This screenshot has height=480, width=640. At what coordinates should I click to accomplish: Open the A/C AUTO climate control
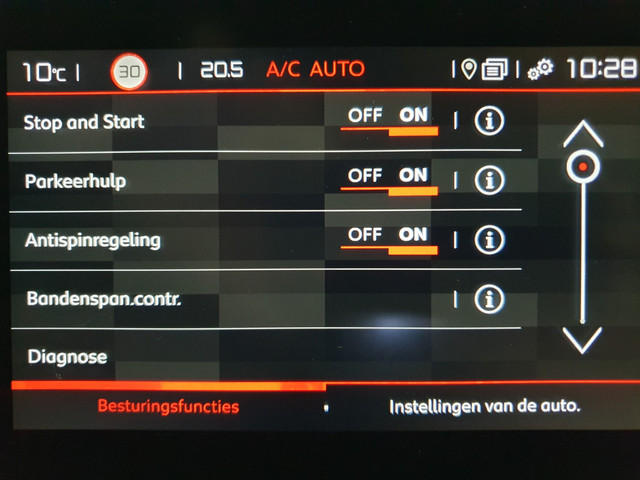[315, 70]
